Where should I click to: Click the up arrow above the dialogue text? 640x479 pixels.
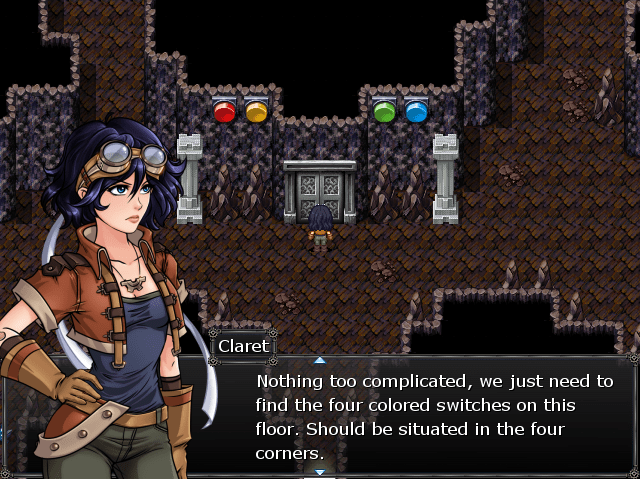320,359
